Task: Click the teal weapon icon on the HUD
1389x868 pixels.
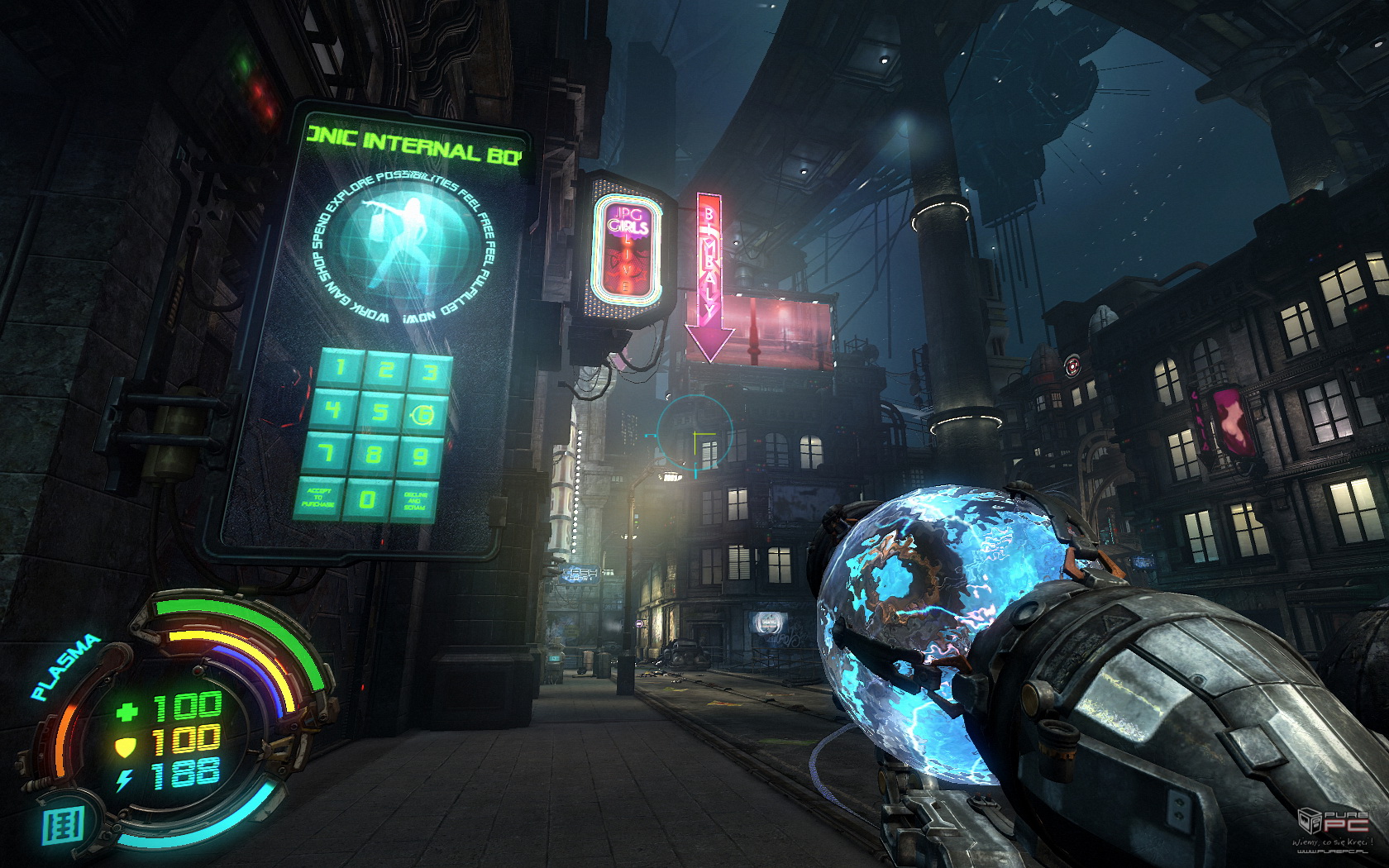Action: pyautogui.click(x=64, y=826)
